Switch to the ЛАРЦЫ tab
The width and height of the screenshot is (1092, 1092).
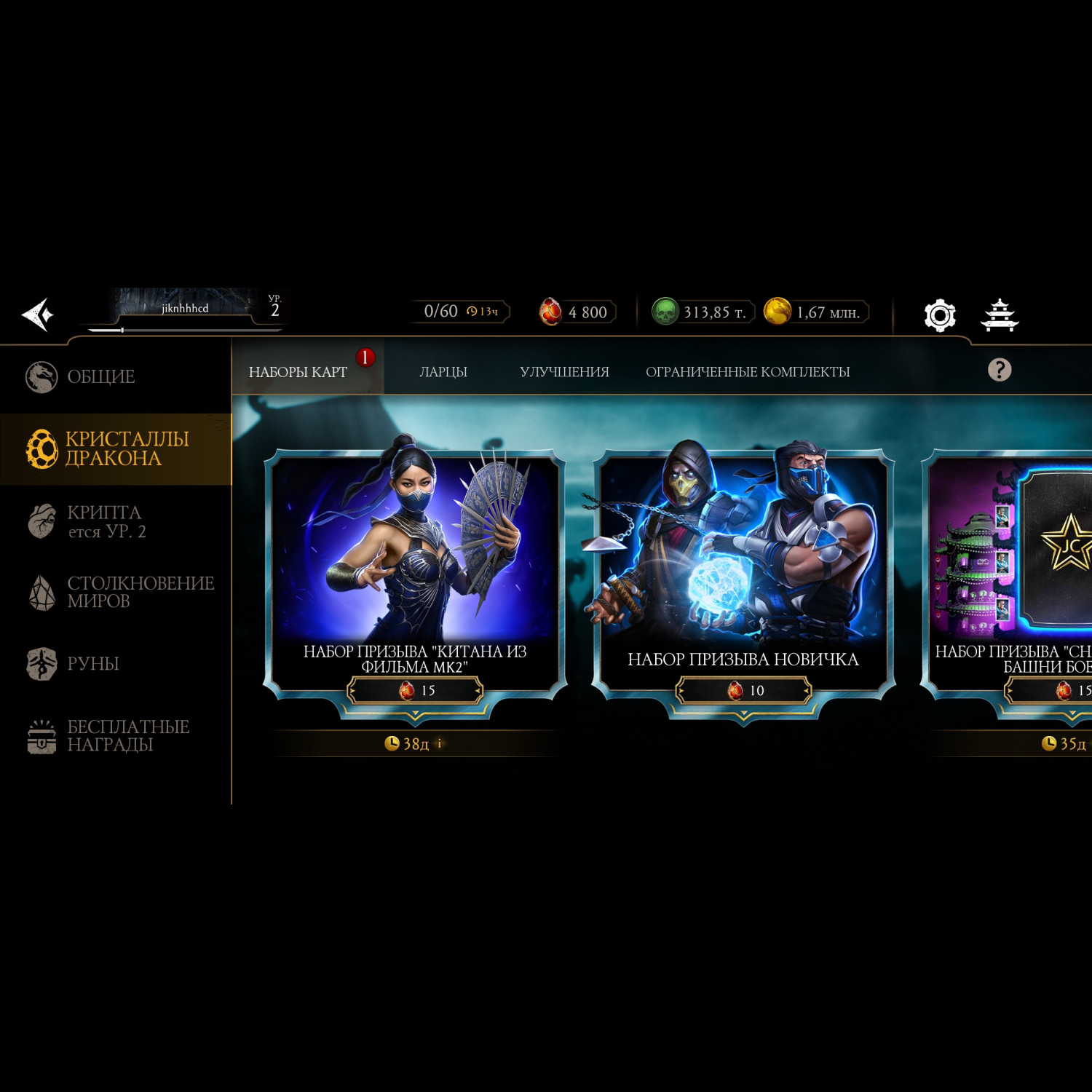(443, 372)
